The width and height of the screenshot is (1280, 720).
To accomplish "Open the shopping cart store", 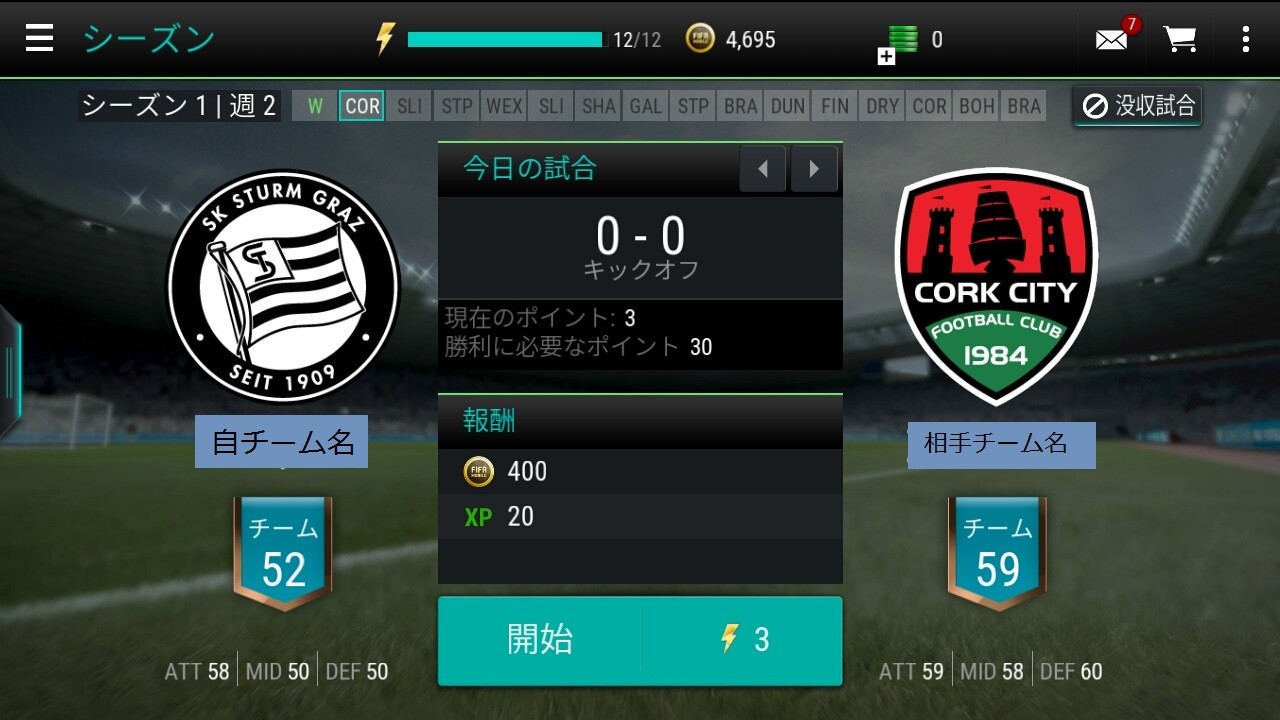I will coord(1180,39).
